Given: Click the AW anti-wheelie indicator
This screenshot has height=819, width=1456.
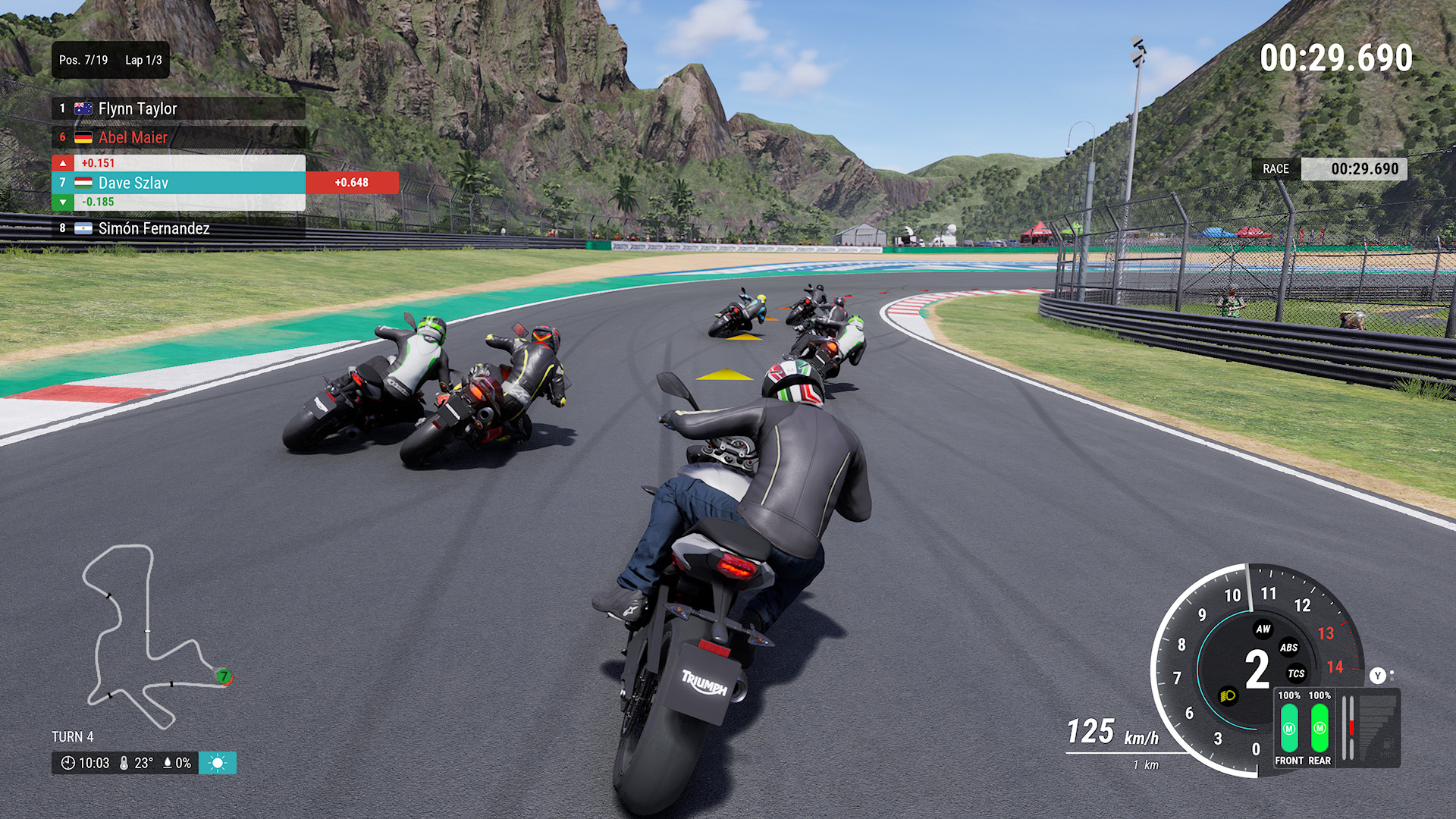Looking at the screenshot, I should click(1263, 629).
